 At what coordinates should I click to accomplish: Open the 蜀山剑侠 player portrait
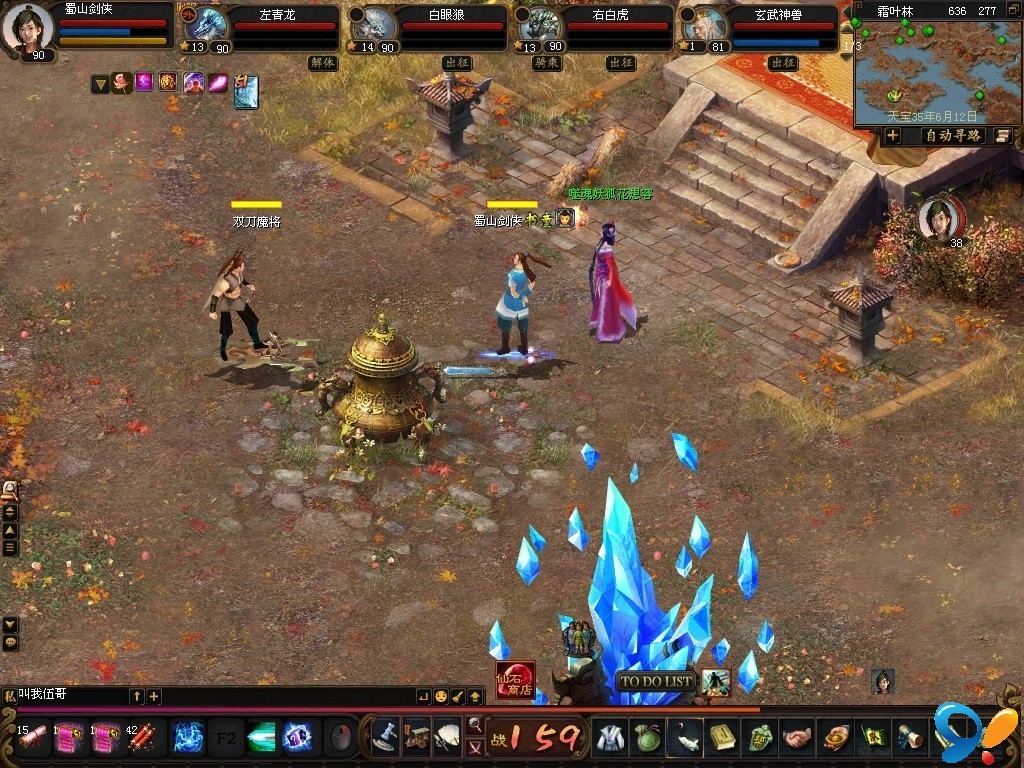tap(27, 26)
